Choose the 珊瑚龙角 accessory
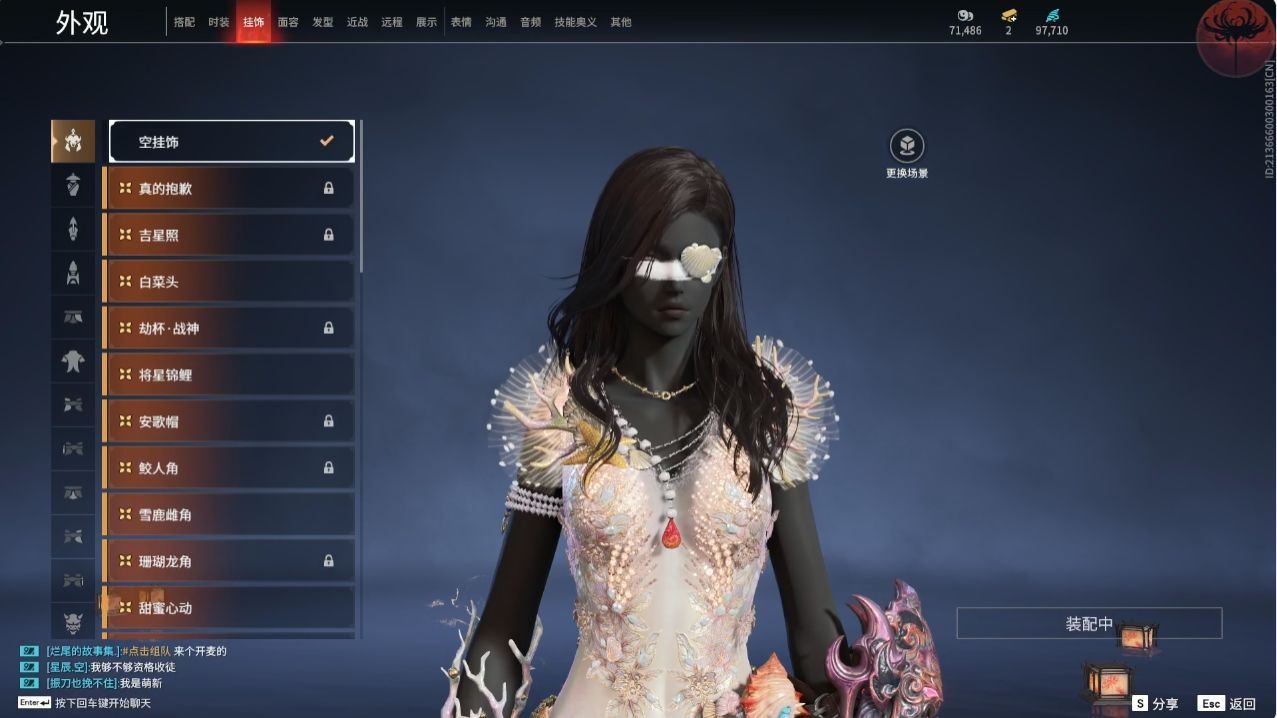This screenshot has width=1277, height=718. coord(229,561)
